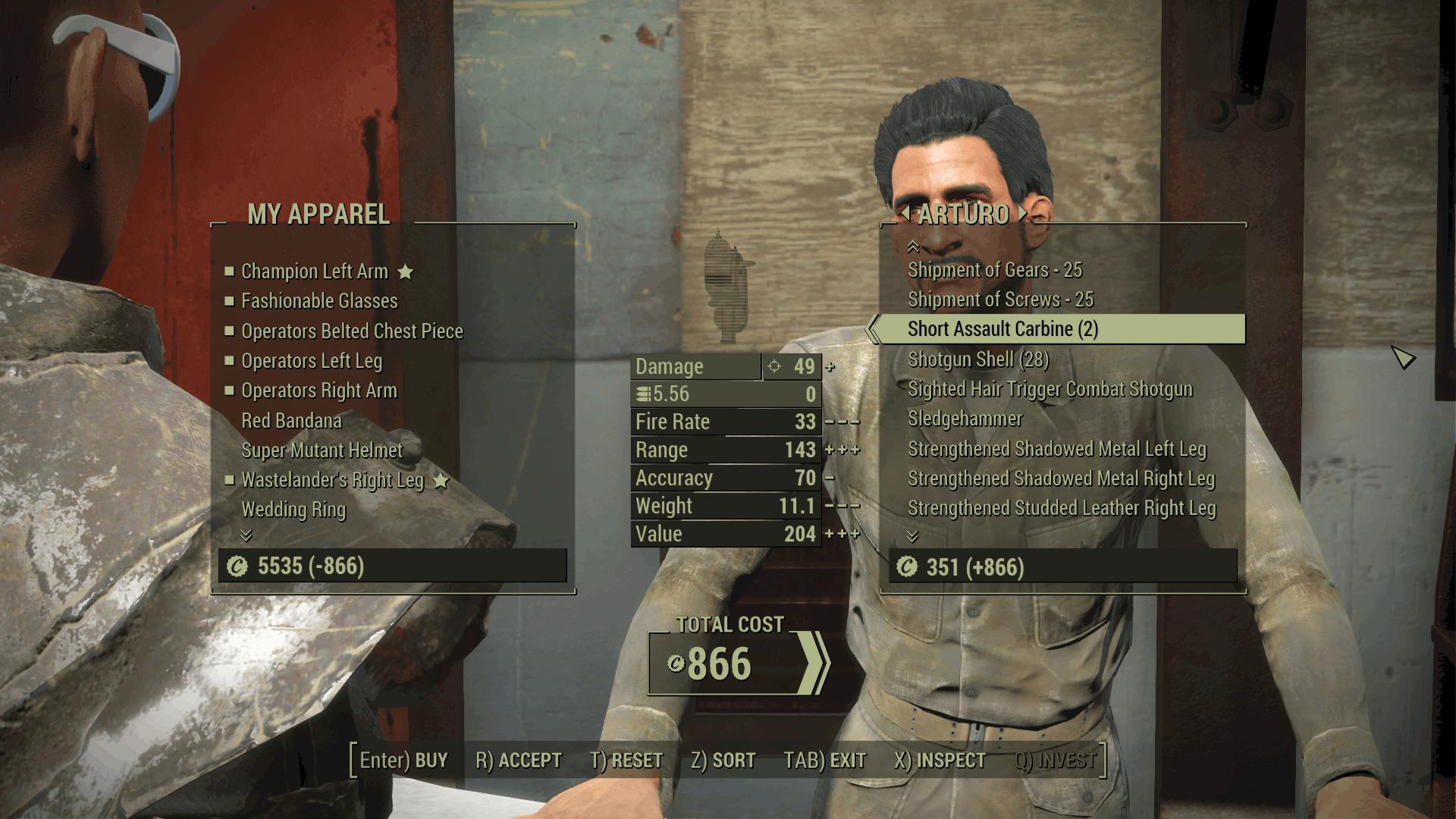Choose Super Mutant Helmet to sell
The width and height of the screenshot is (1456, 819).
point(322,450)
